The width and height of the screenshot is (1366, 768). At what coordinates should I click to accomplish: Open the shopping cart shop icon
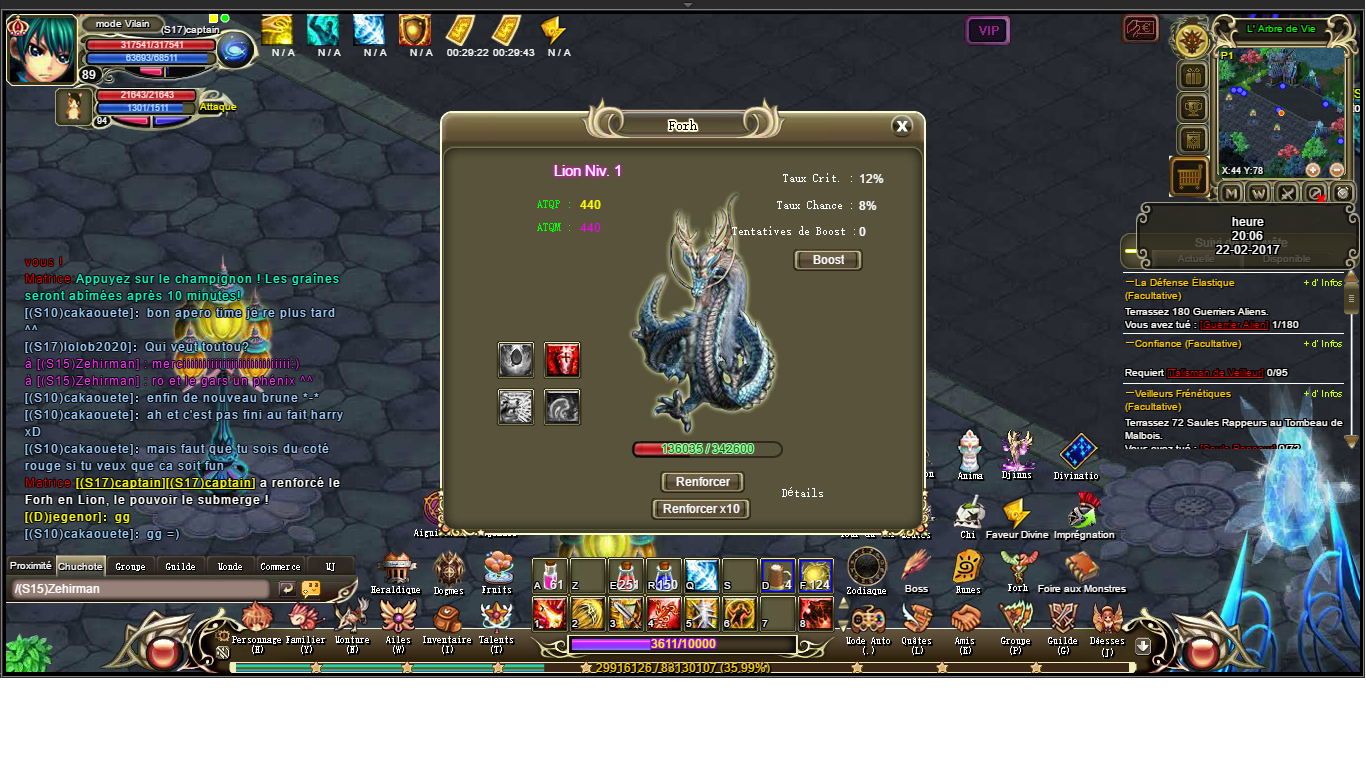1189,177
